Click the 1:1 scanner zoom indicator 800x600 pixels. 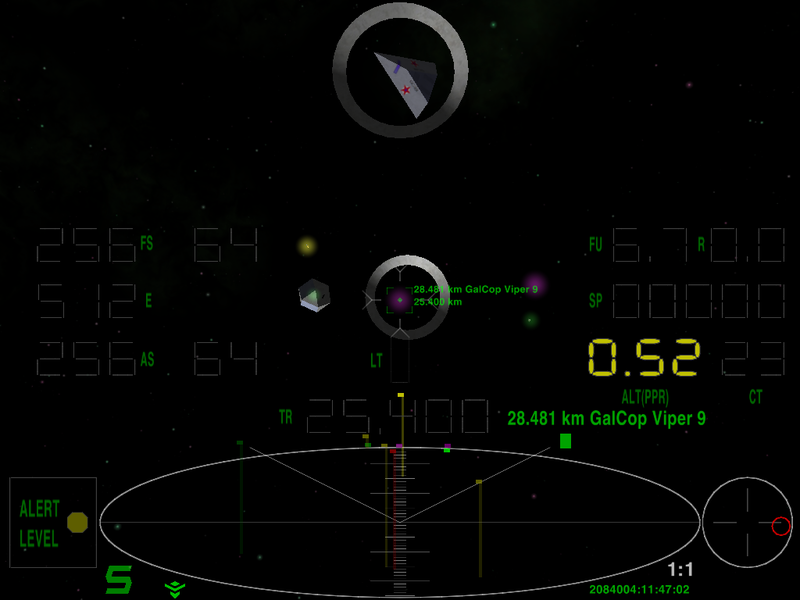[x=680, y=570]
